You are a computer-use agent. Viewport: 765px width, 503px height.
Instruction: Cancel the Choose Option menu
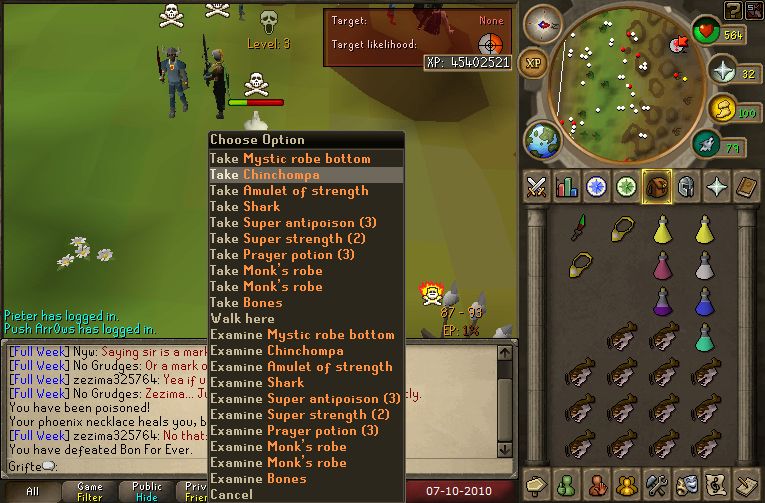pos(231,495)
